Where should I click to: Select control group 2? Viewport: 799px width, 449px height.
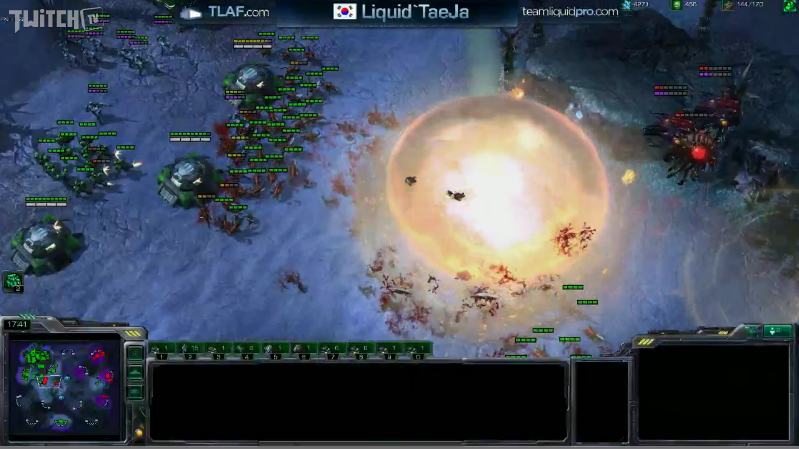click(190, 350)
